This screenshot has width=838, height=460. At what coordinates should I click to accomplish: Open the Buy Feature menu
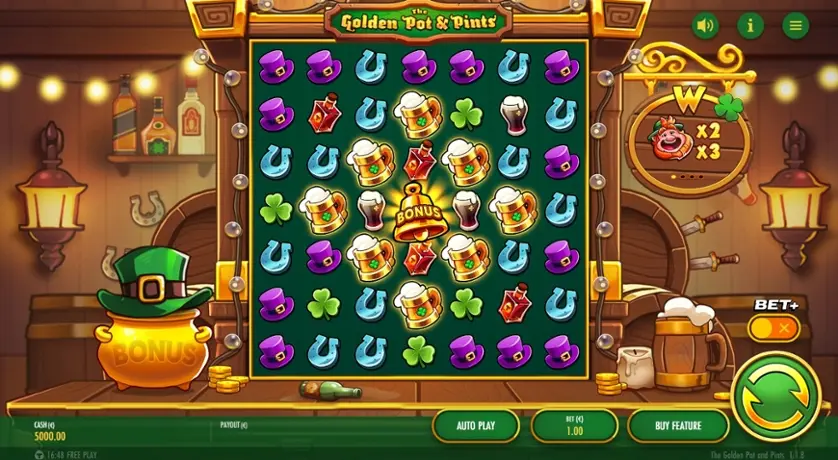[x=677, y=425]
